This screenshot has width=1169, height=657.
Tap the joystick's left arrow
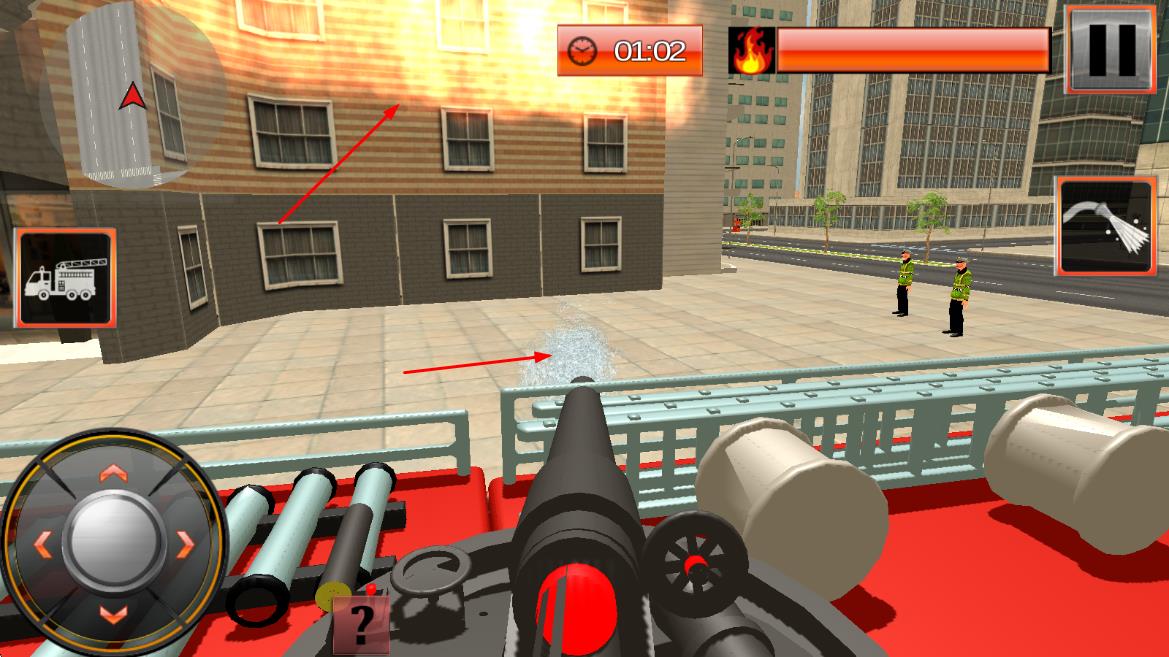[42, 544]
